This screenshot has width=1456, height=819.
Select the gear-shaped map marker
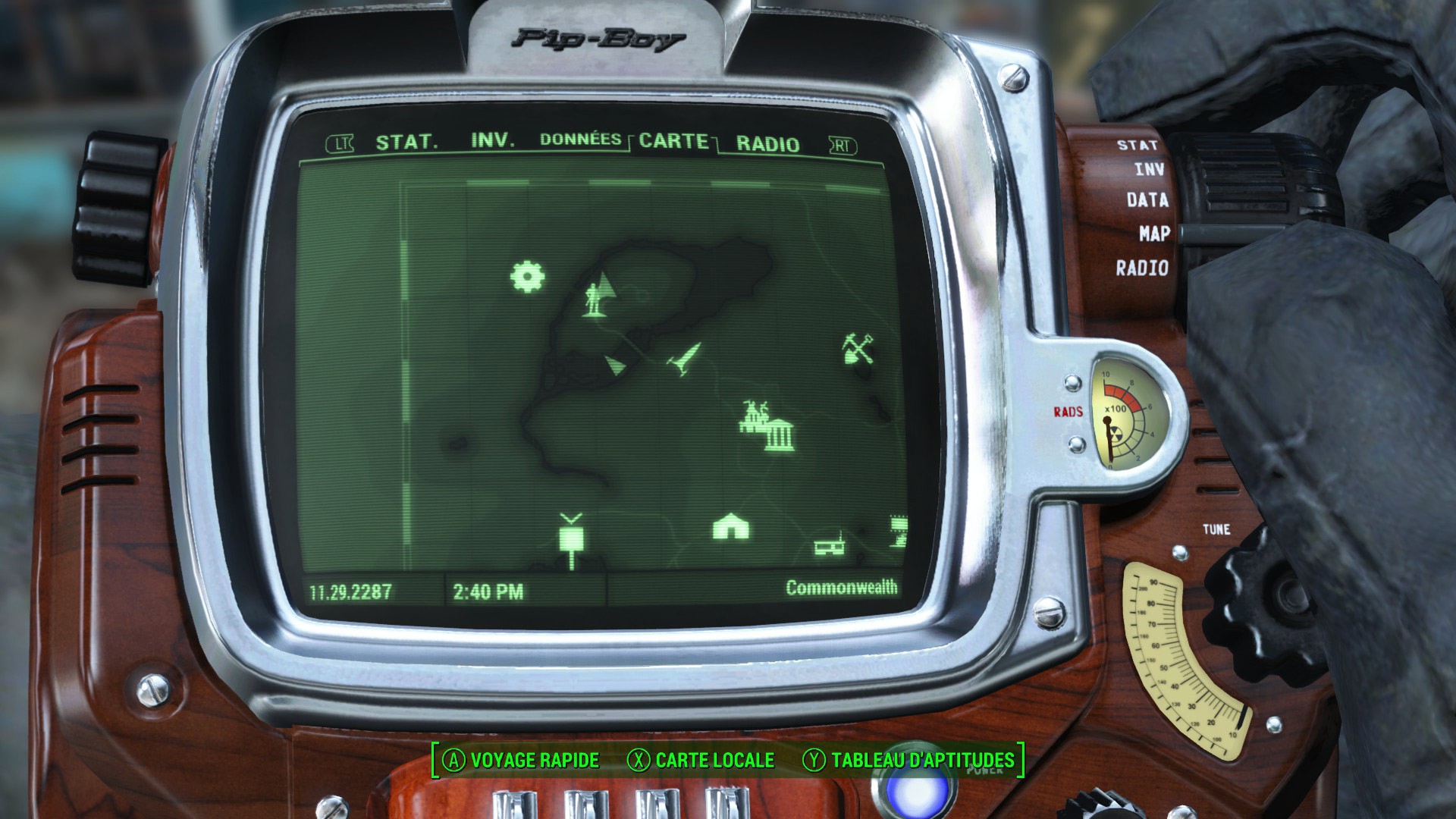[527, 276]
